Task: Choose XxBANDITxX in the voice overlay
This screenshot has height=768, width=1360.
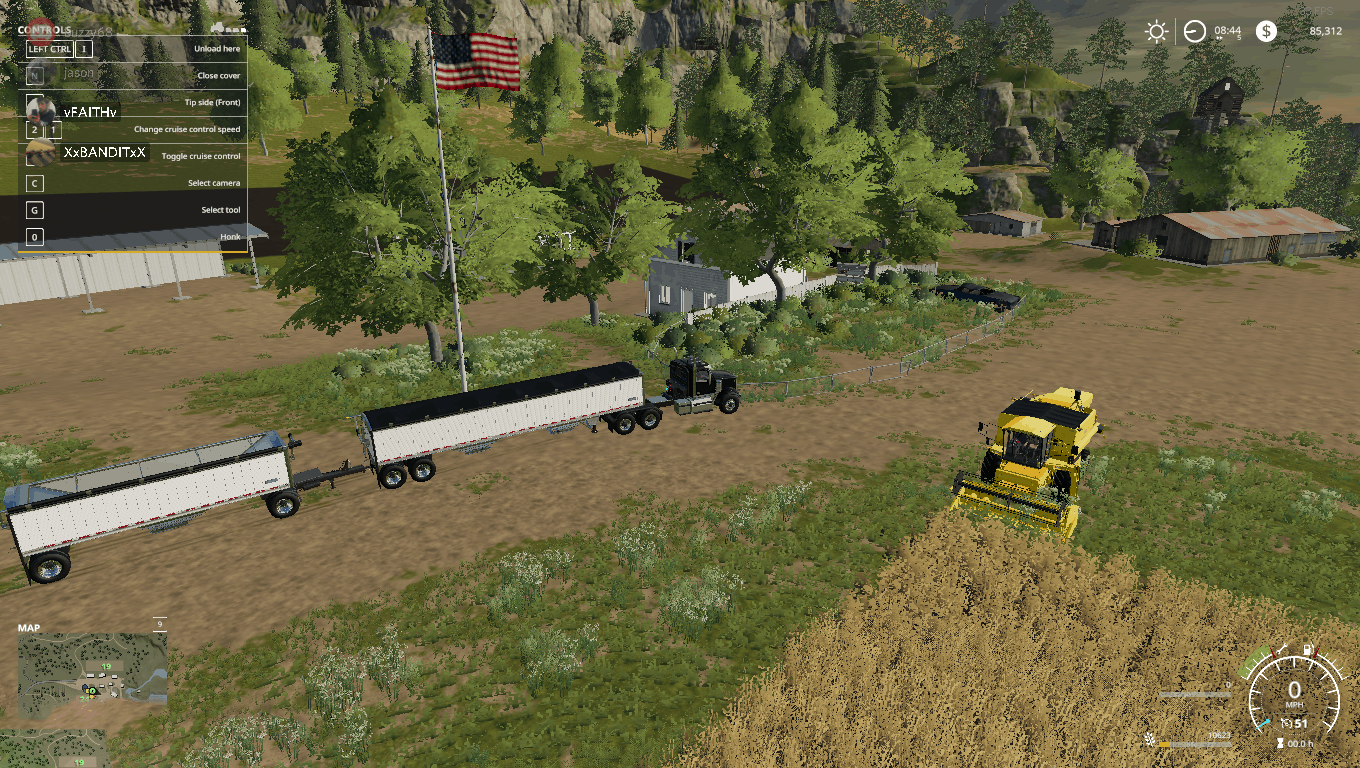Action: [x=104, y=153]
